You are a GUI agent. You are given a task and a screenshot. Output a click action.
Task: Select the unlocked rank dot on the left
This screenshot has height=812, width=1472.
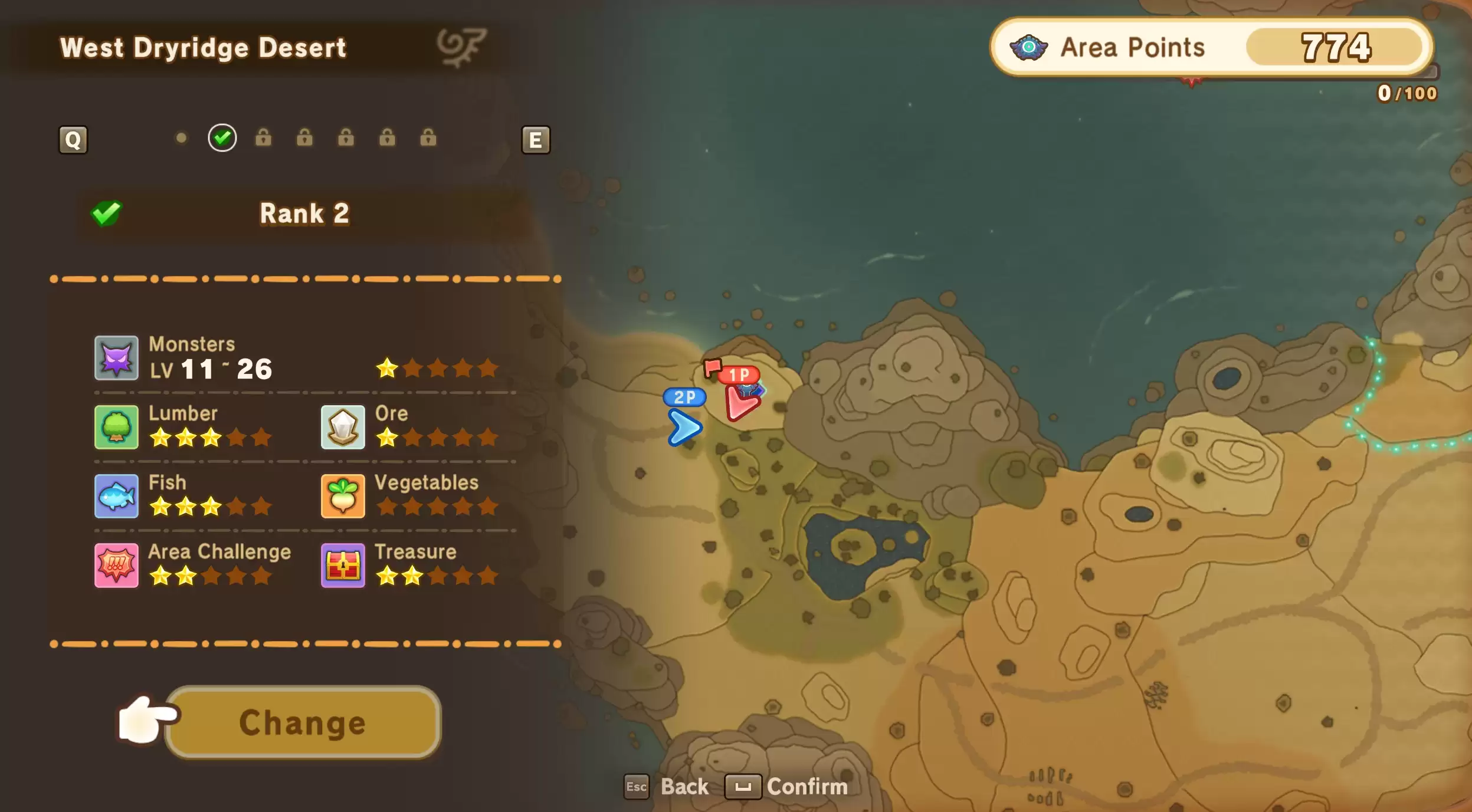[x=182, y=137]
